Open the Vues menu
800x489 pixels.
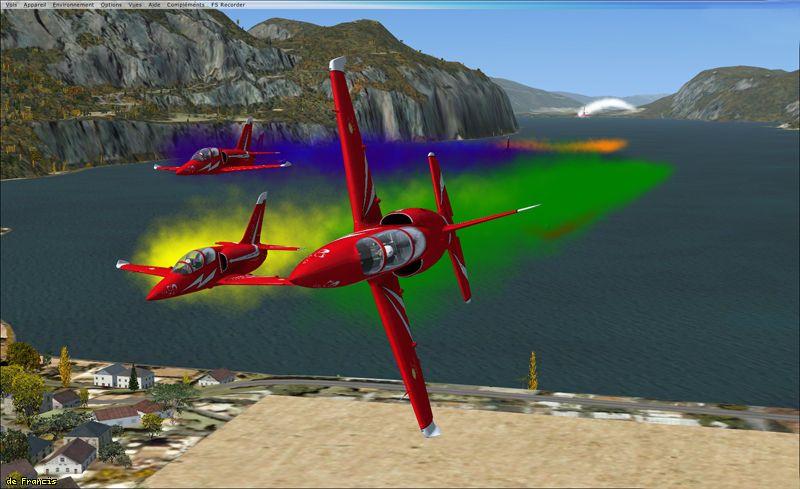pos(136,4)
